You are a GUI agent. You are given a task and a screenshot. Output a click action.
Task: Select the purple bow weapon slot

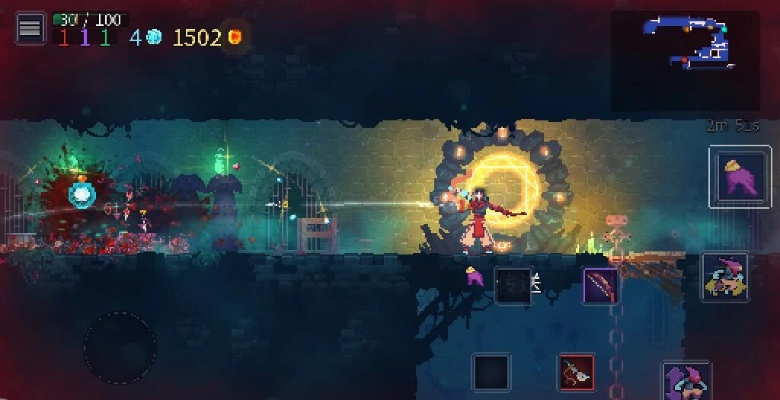[600, 286]
